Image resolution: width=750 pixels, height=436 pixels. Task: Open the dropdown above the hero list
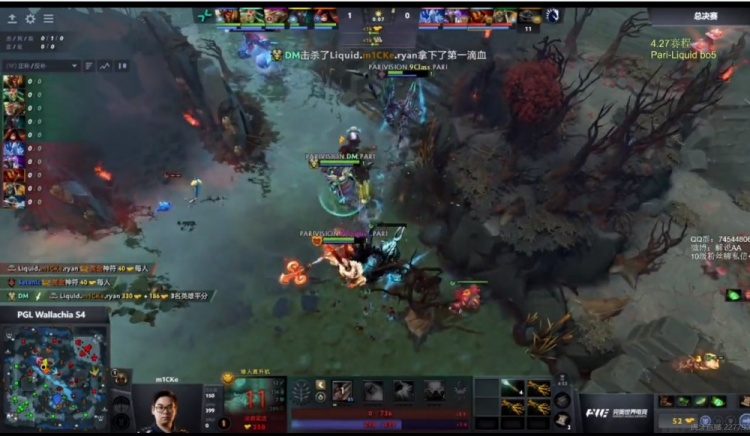(40, 65)
